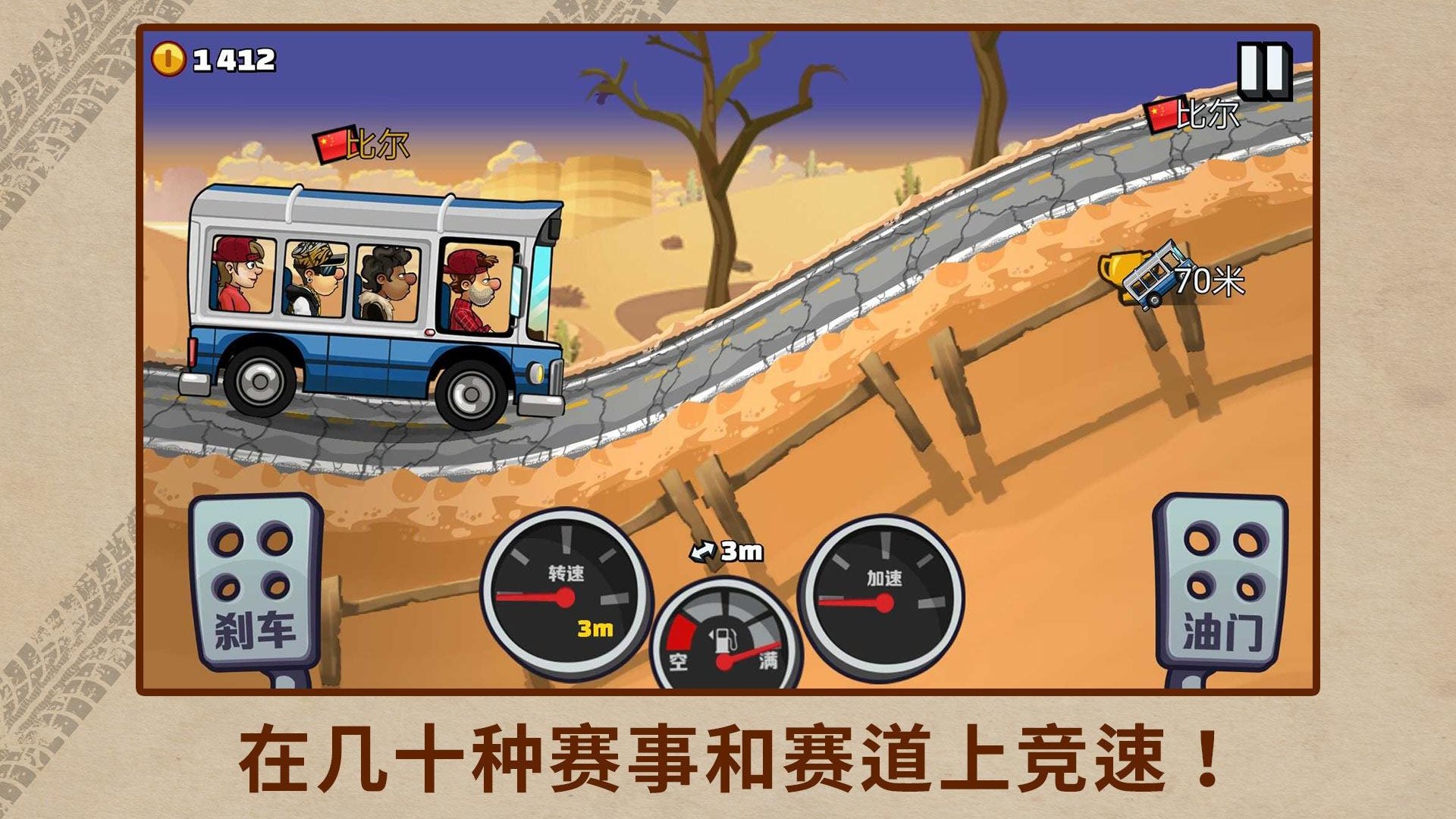1456x819 pixels.
Task: Tap the coin count showing 1412
Action: coord(231,58)
